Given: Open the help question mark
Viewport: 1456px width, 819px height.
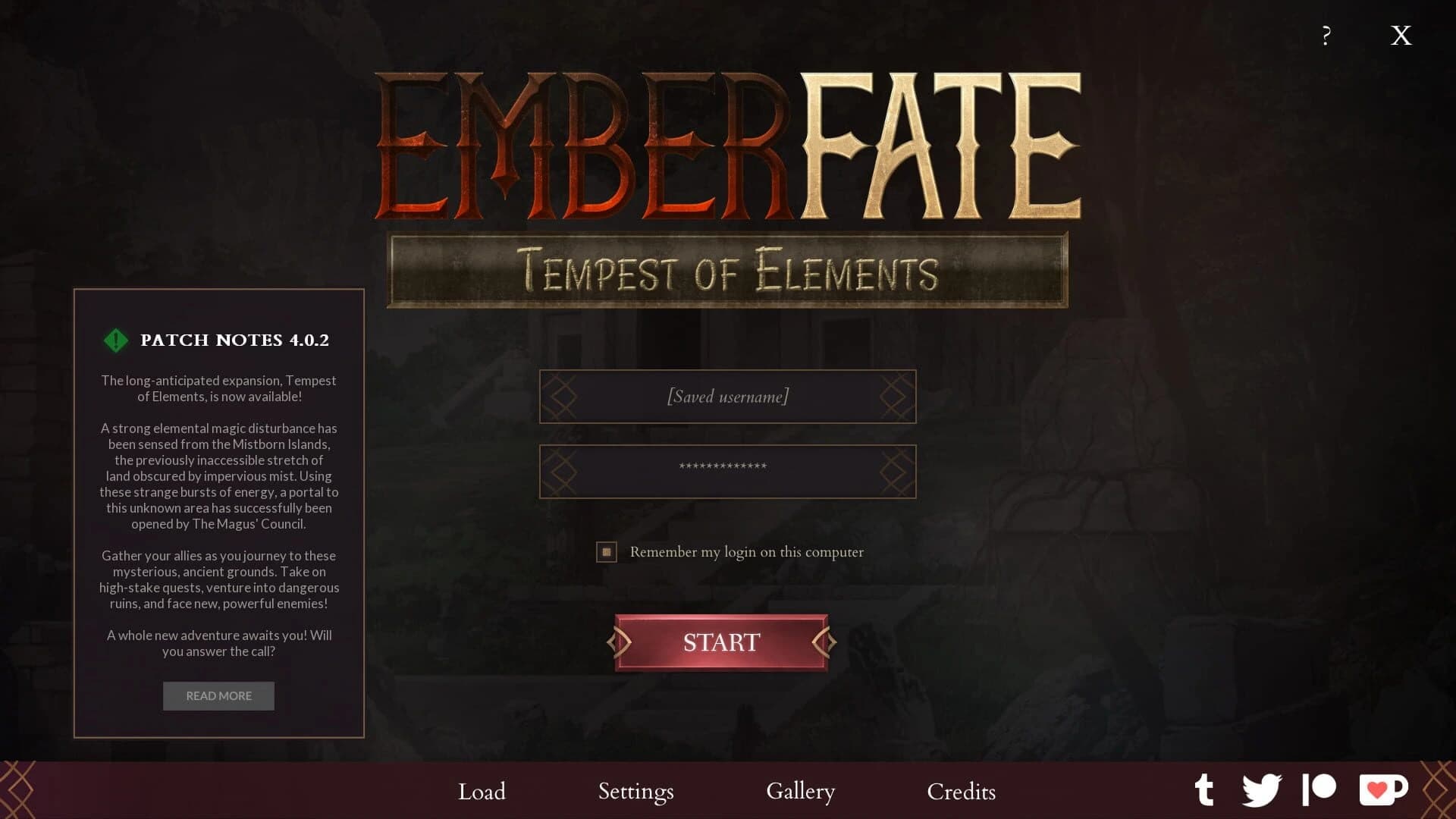Looking at the screenshot, I should tap(1326, 35).
